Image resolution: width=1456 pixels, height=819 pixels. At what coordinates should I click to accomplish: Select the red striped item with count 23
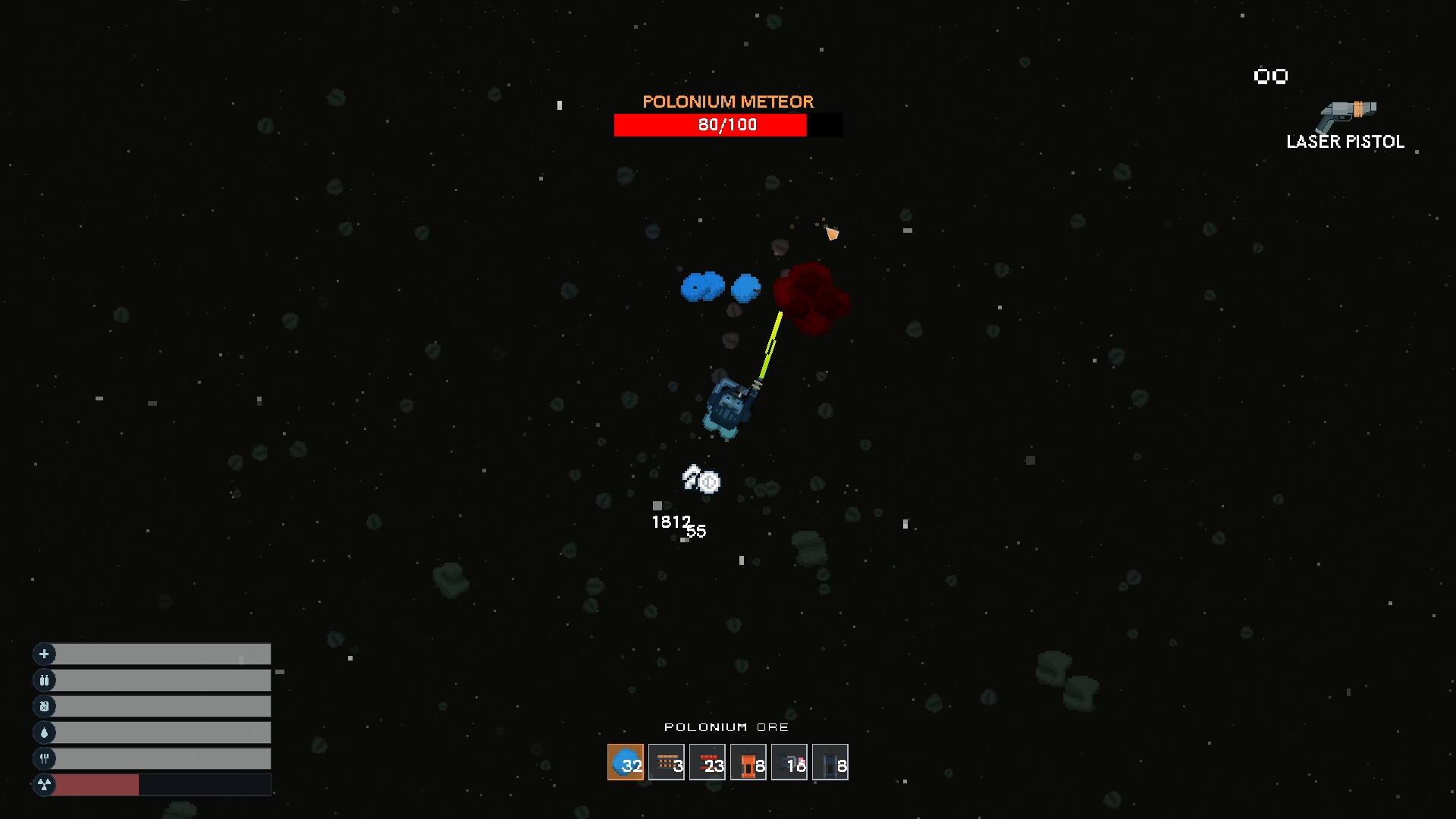[x=708, y=763]
